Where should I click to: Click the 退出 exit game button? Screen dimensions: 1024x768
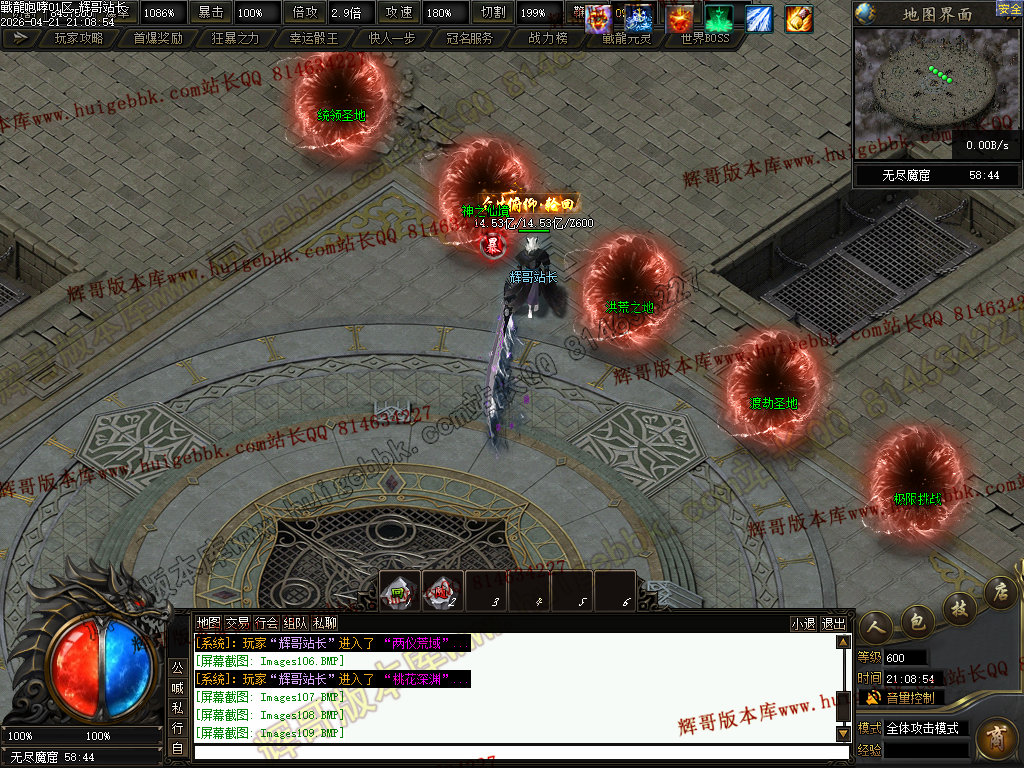tap(833, 623)
